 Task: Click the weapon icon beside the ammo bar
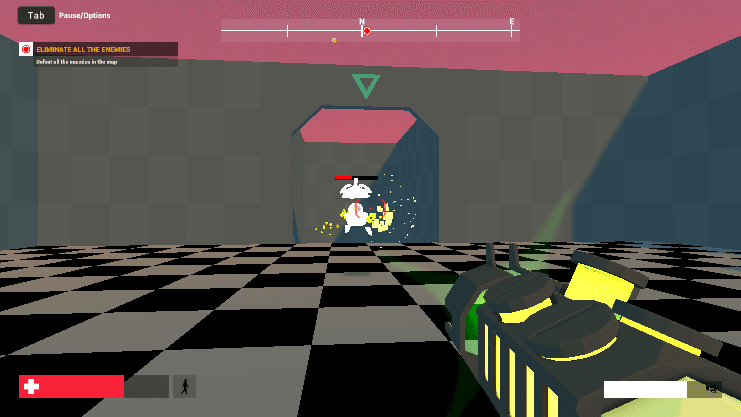pos(712,388)
